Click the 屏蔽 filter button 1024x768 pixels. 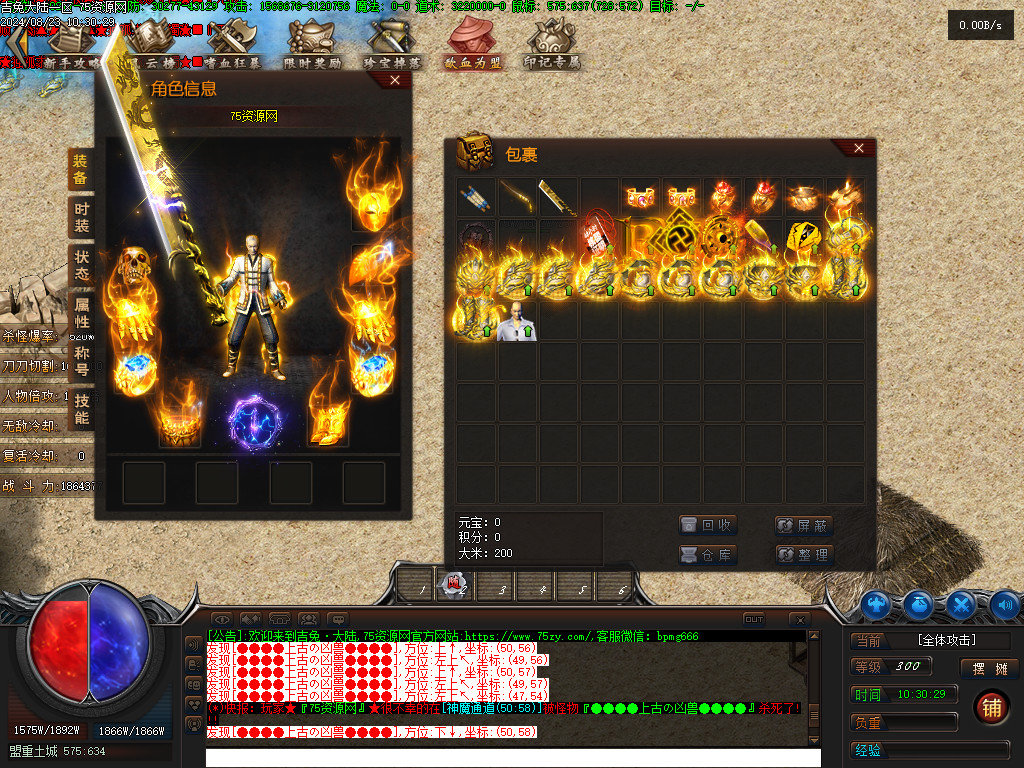click(803, 525)
